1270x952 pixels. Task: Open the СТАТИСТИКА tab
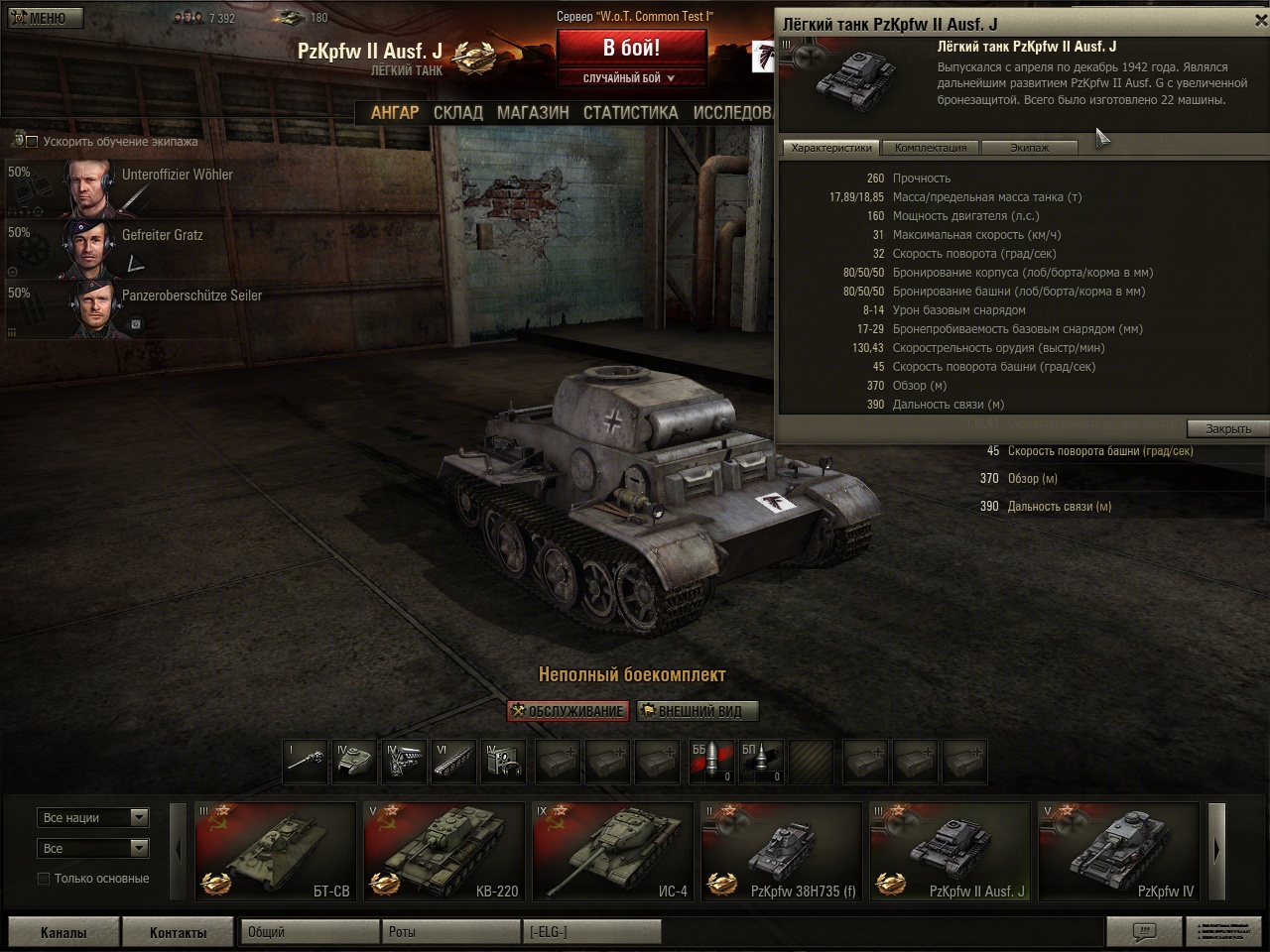point(630,113)
